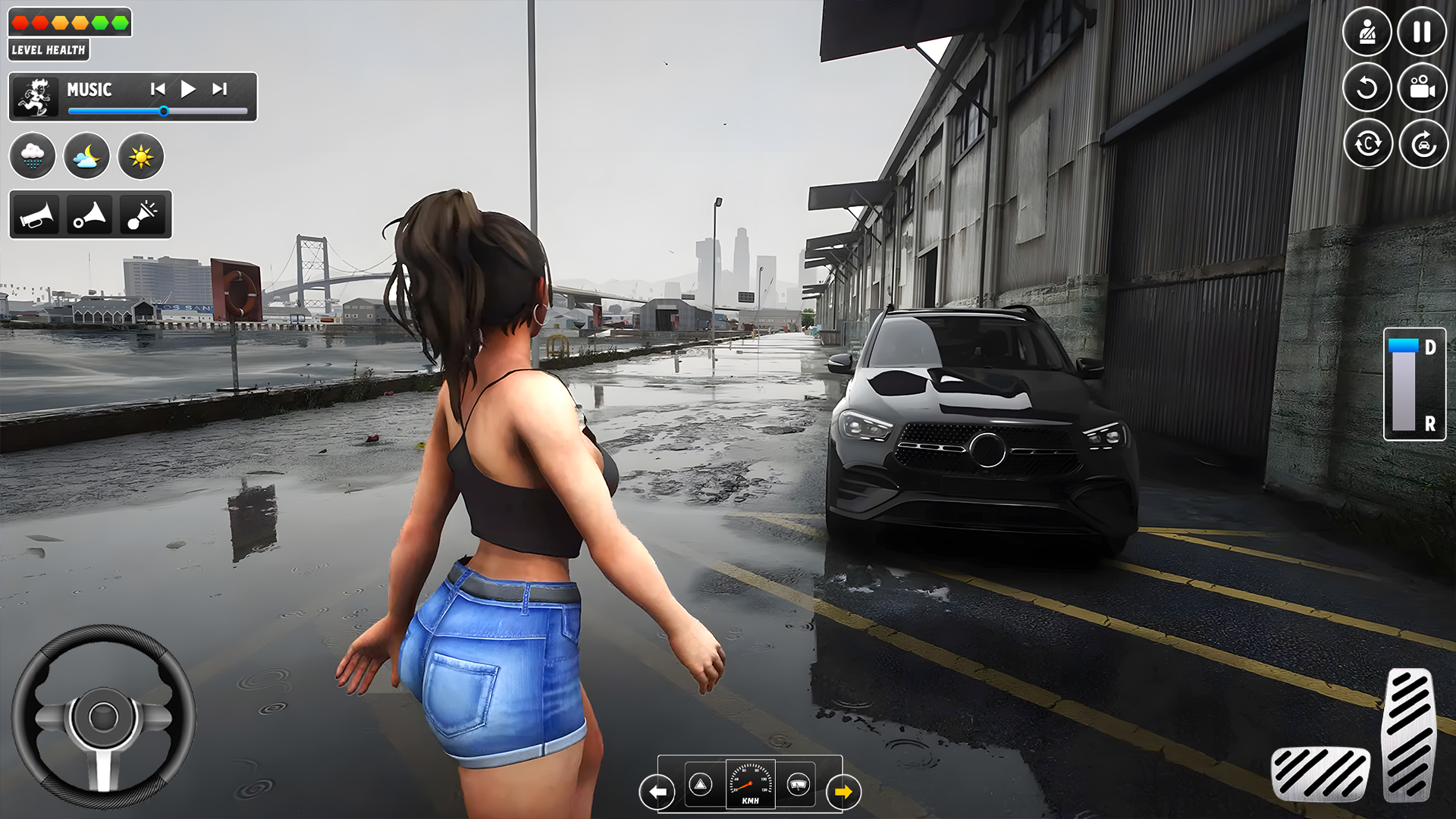Pause the game
Image resolution: width=1456 pixels, height=819 pixels.
(1423, 32)
